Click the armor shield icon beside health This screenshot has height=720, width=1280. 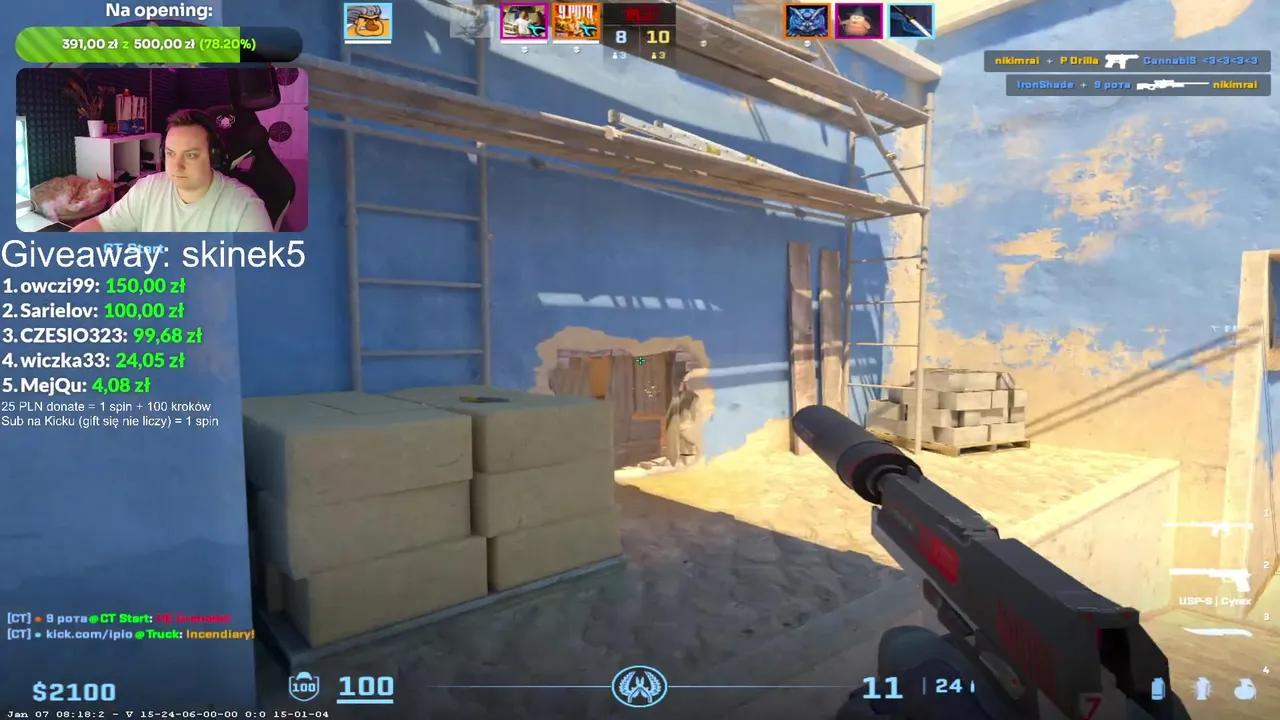[303, 686]
